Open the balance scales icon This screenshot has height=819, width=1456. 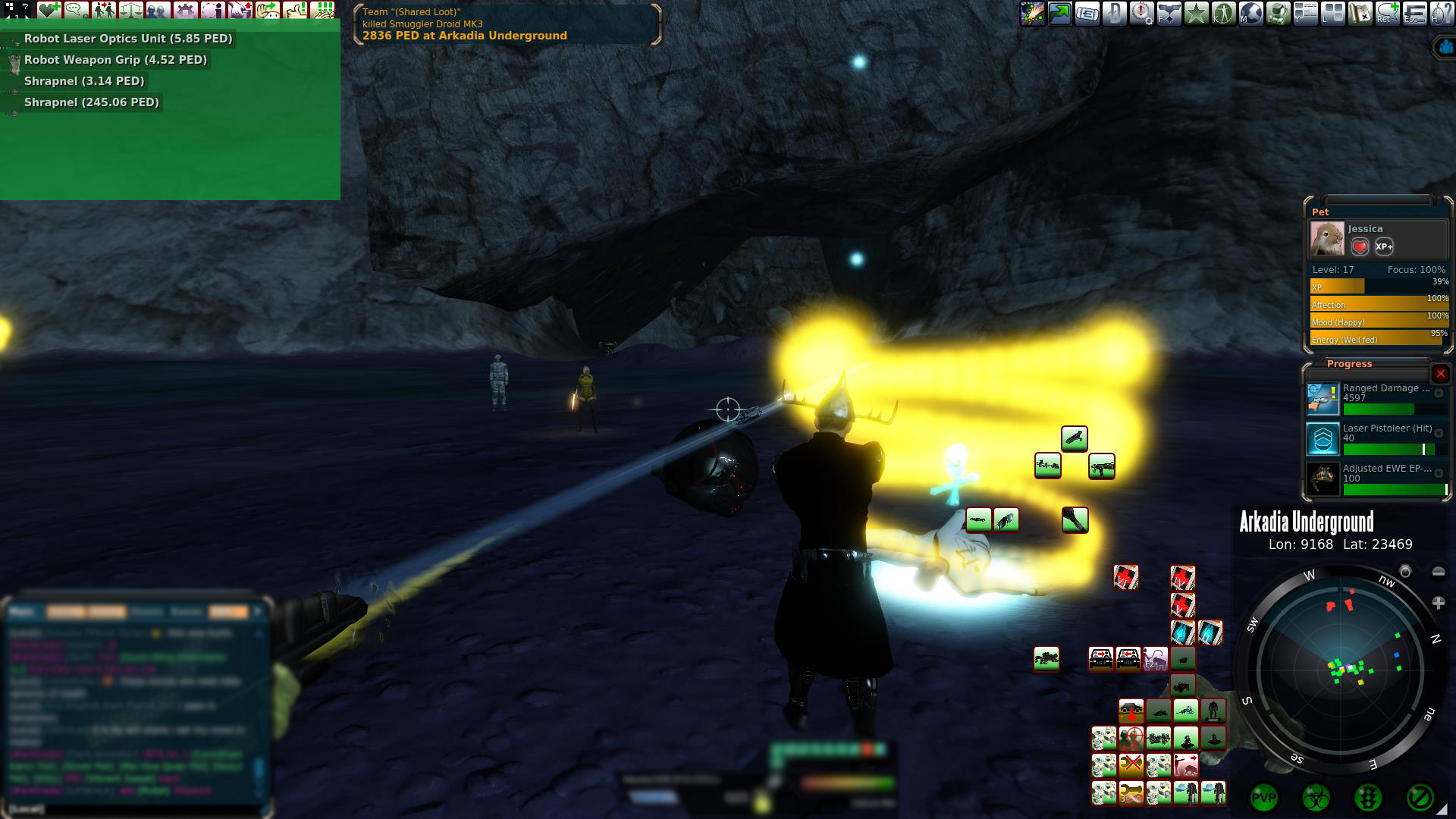pos(131,11)
